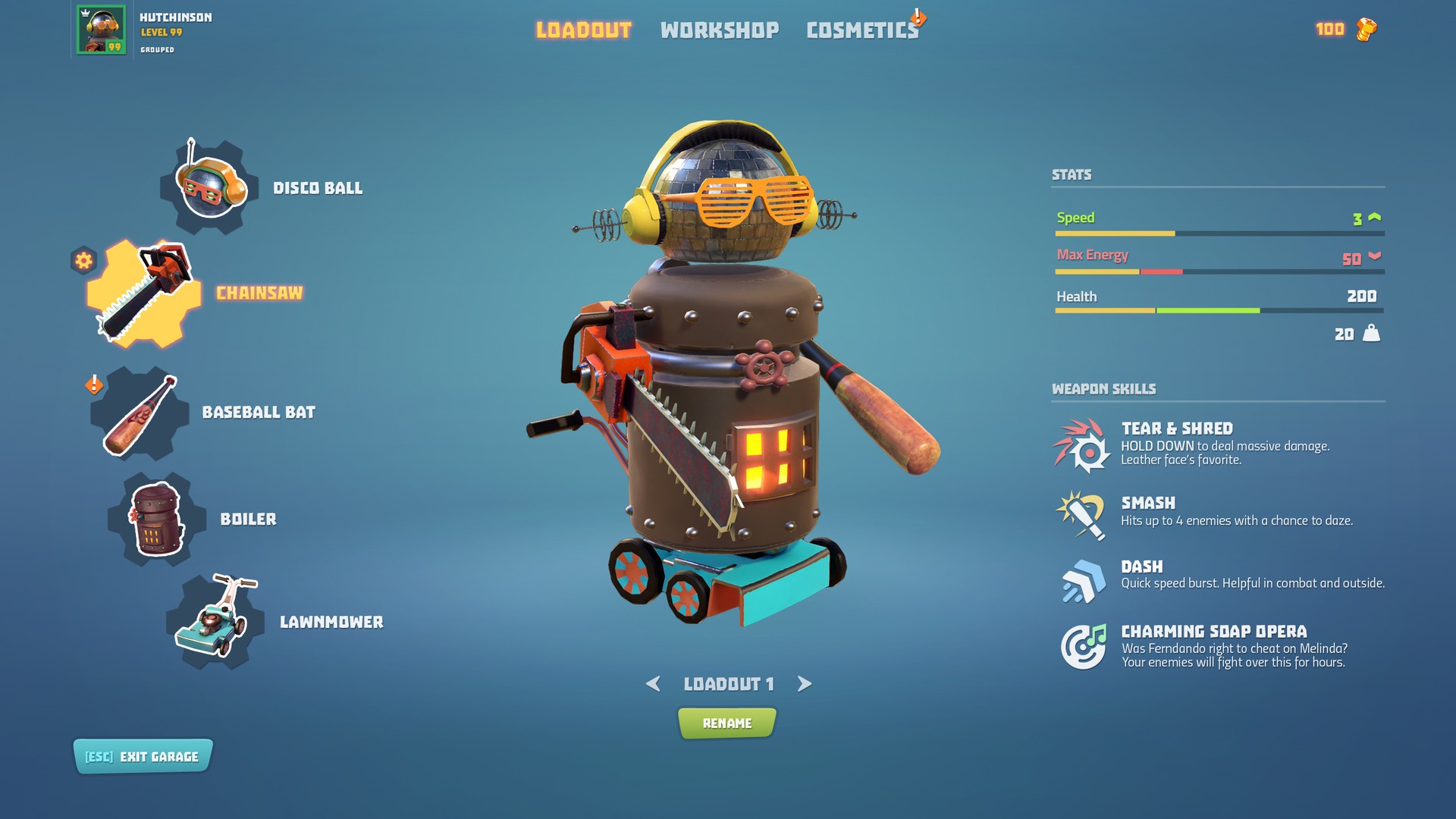Go to previous loadout with left arrow
This screenshot has height=819, width=1456.
coord(652,683)
